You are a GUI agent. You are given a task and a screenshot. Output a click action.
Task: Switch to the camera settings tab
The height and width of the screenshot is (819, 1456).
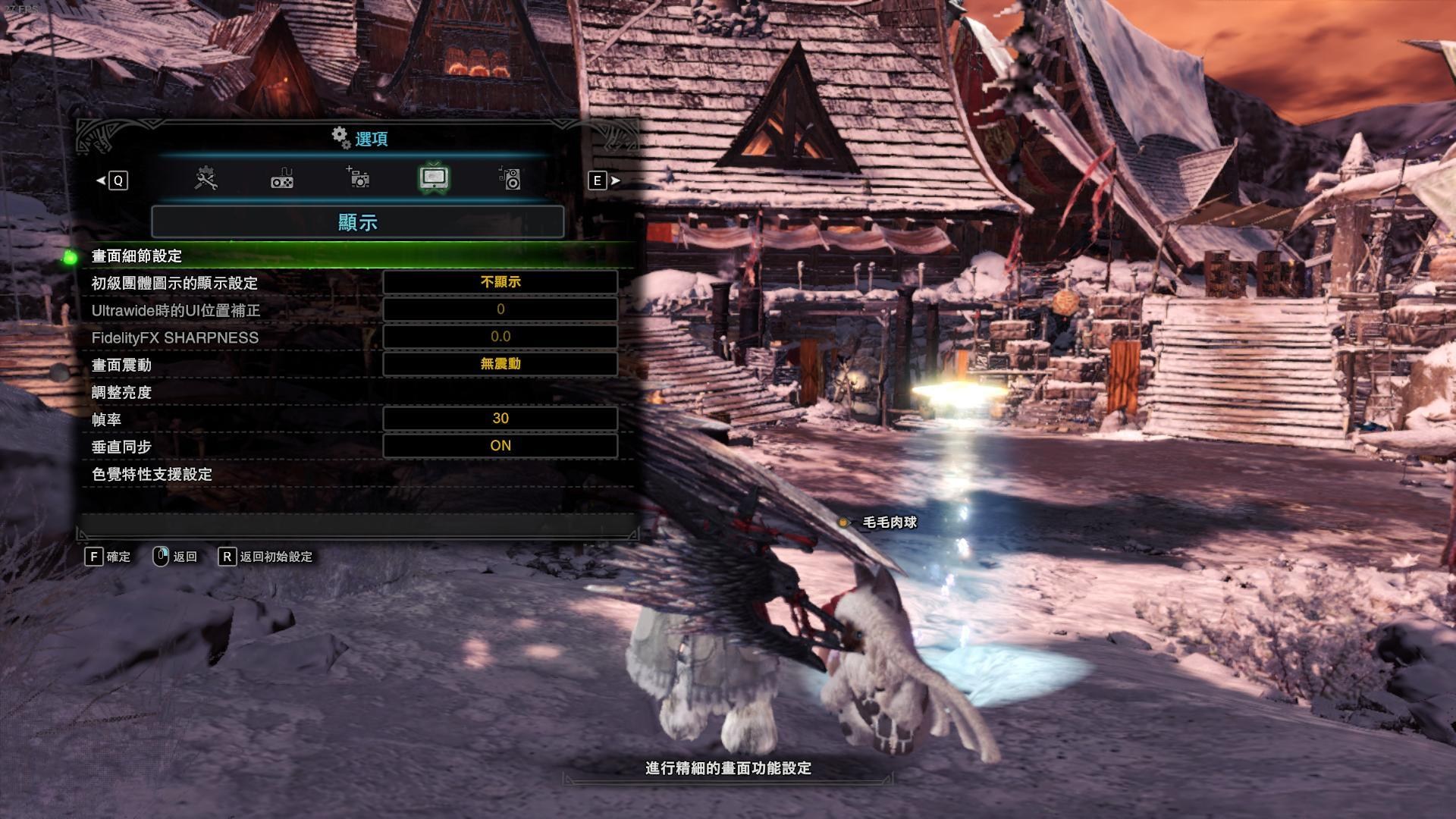point(358,179)
